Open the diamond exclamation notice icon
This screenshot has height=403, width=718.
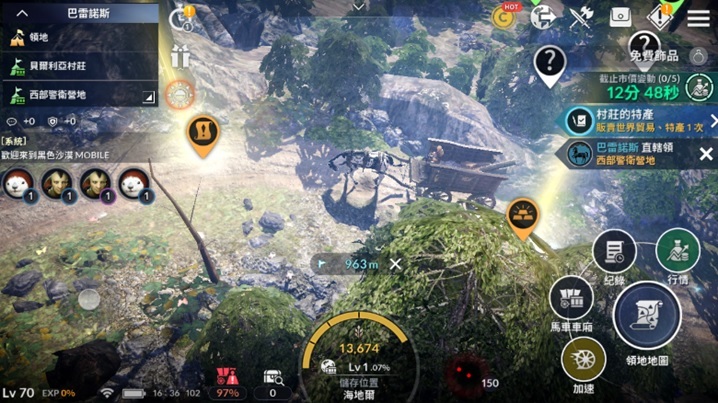tap(659, 17)
